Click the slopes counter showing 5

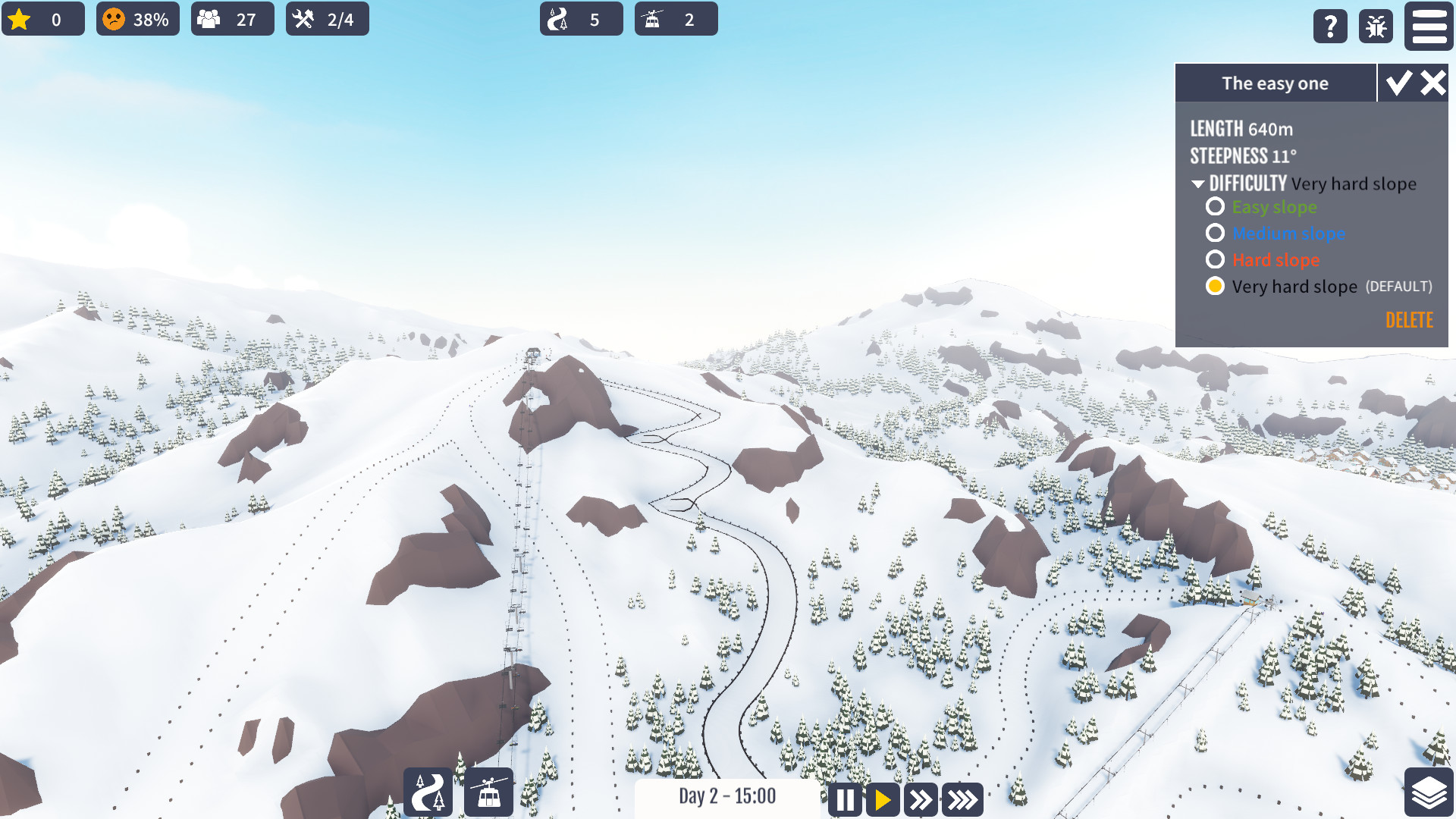(581, 19)
